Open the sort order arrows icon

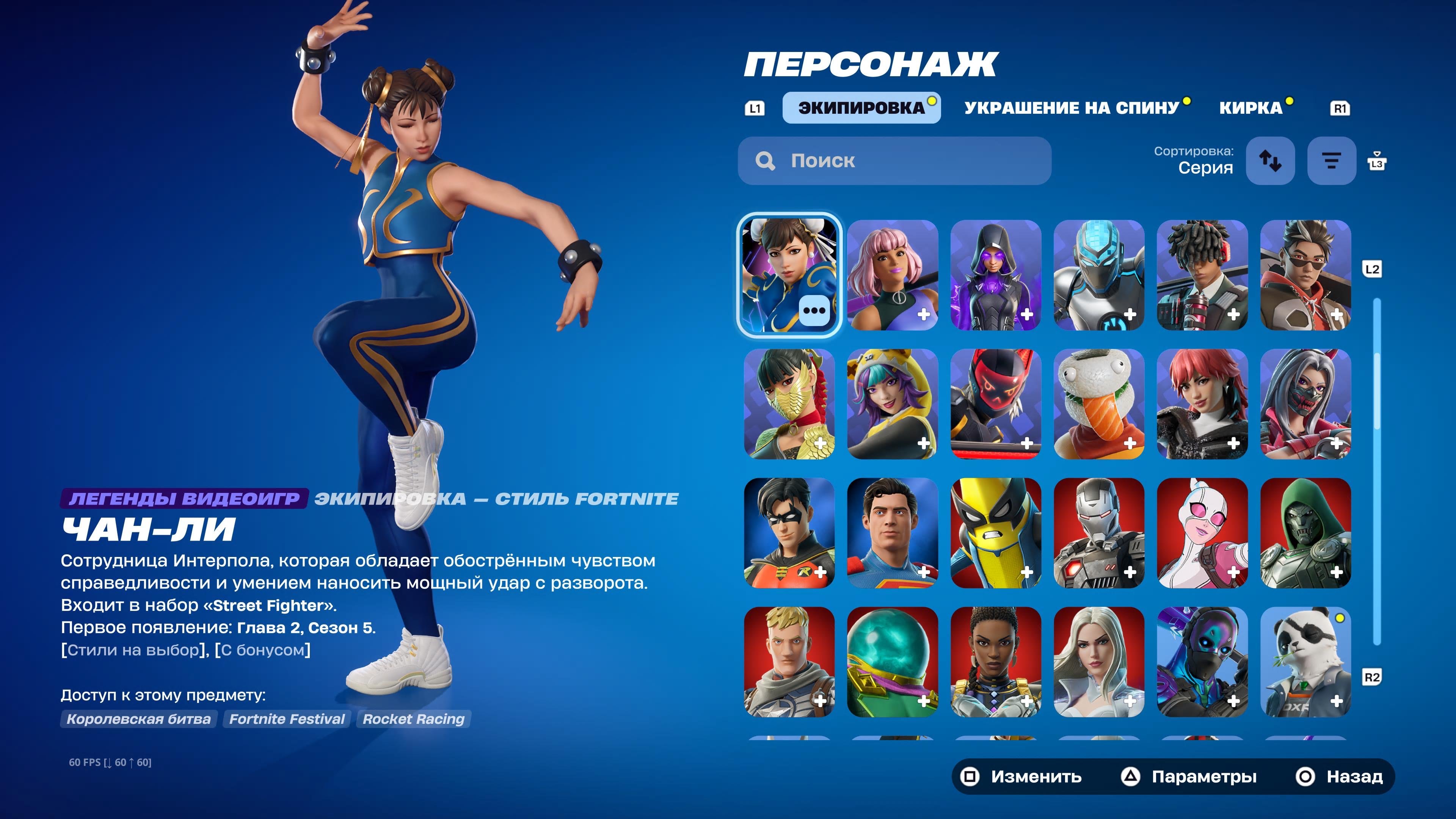1271,161
